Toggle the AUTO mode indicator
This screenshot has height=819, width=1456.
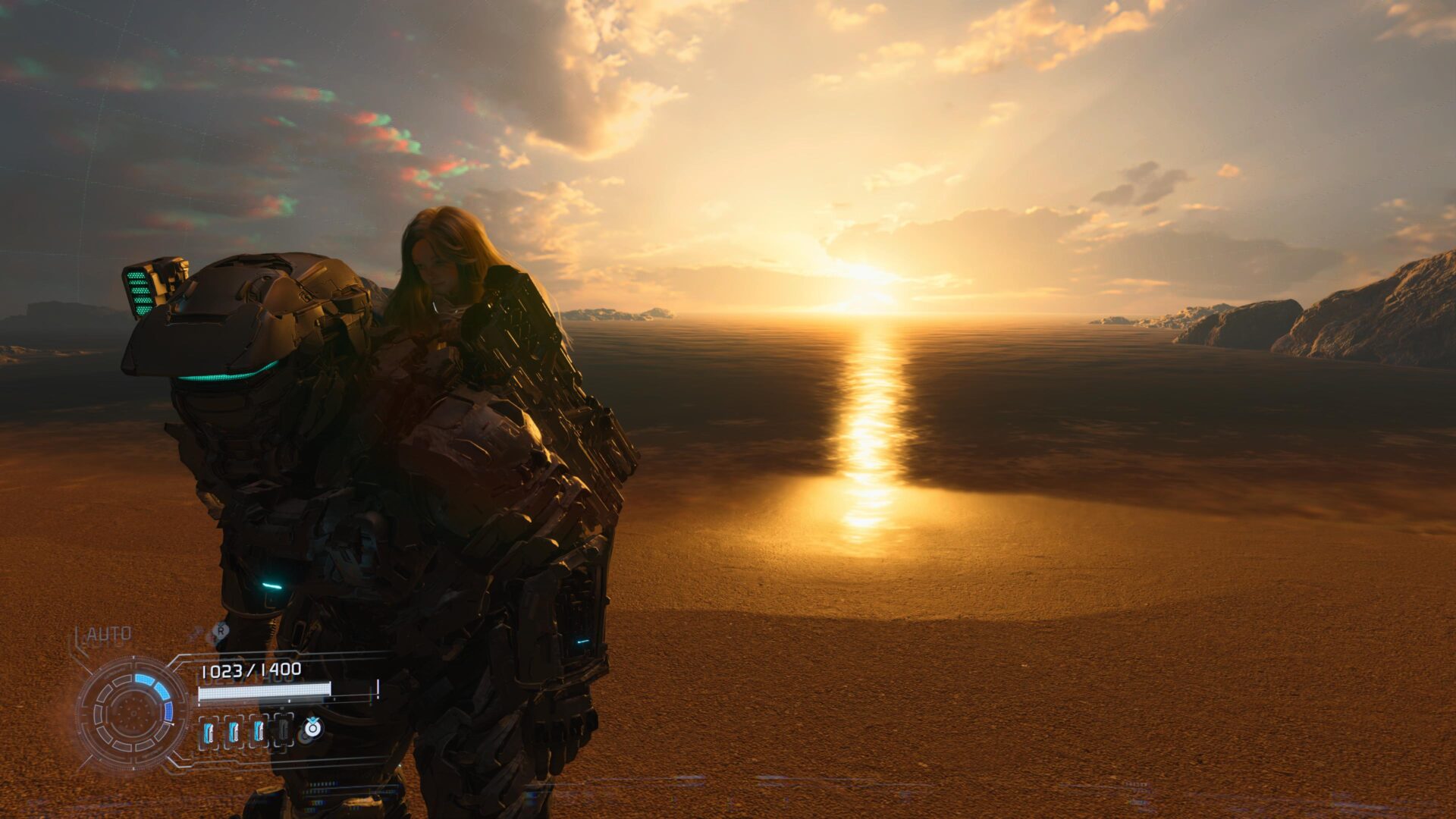108,634
